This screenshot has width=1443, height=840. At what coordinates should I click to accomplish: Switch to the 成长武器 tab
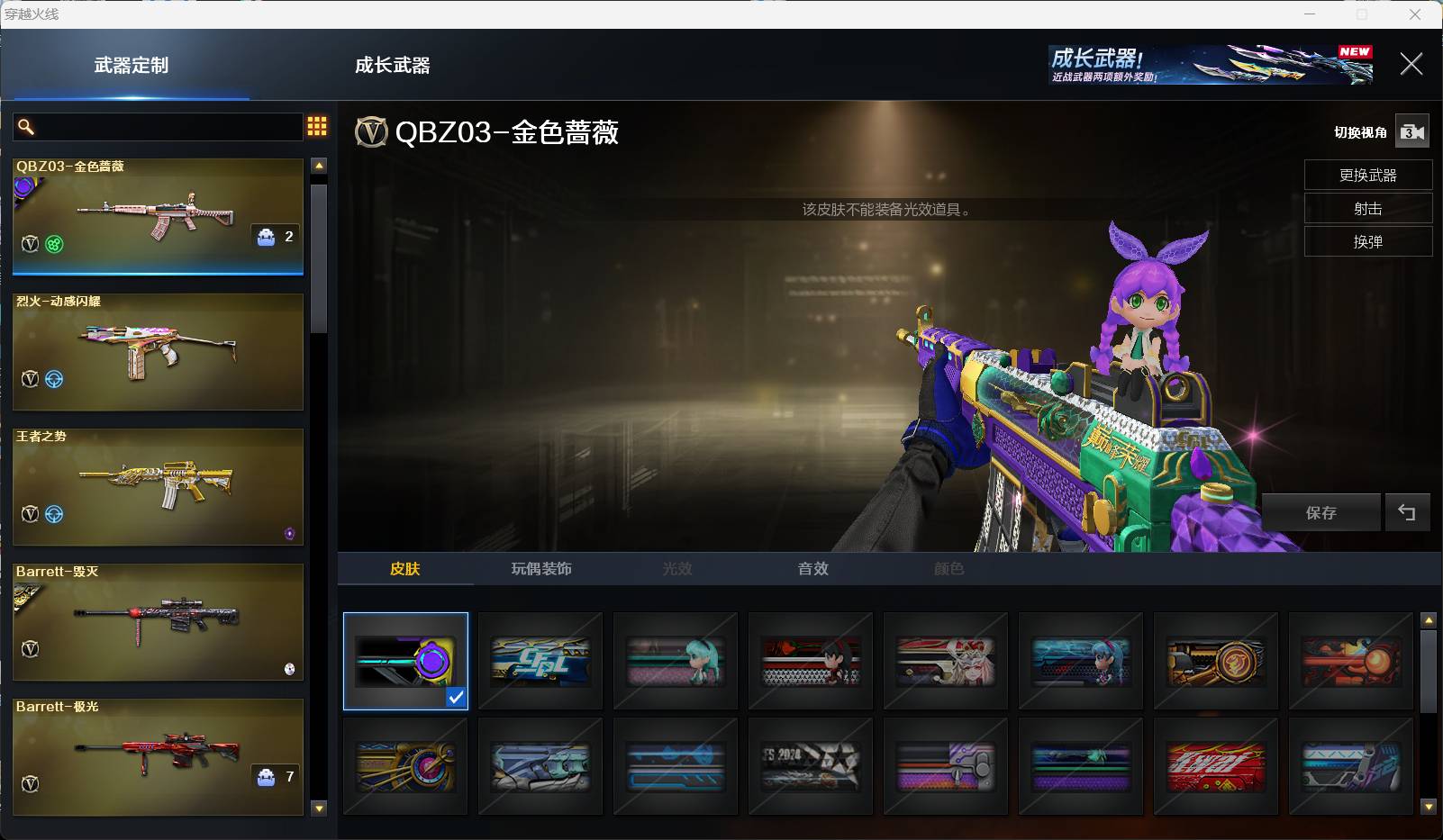tap(392, 65)
